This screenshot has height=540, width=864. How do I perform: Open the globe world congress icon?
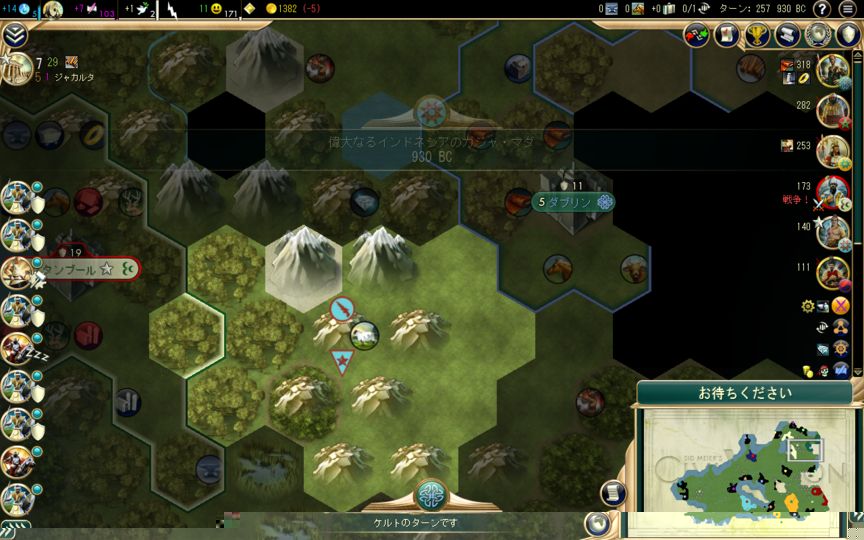pyautogui.click(x=820, y=35)
